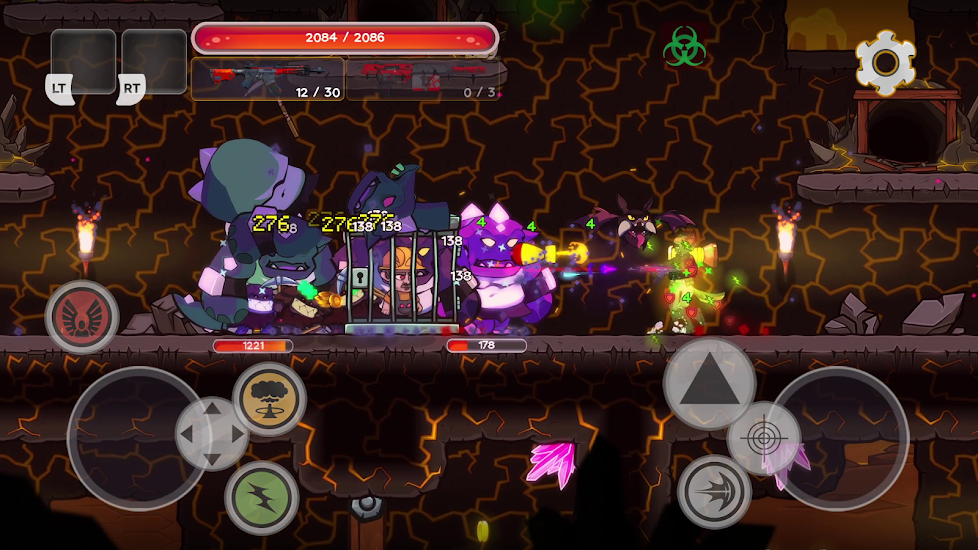Use the dash arrow button

[x=714, y=491]
